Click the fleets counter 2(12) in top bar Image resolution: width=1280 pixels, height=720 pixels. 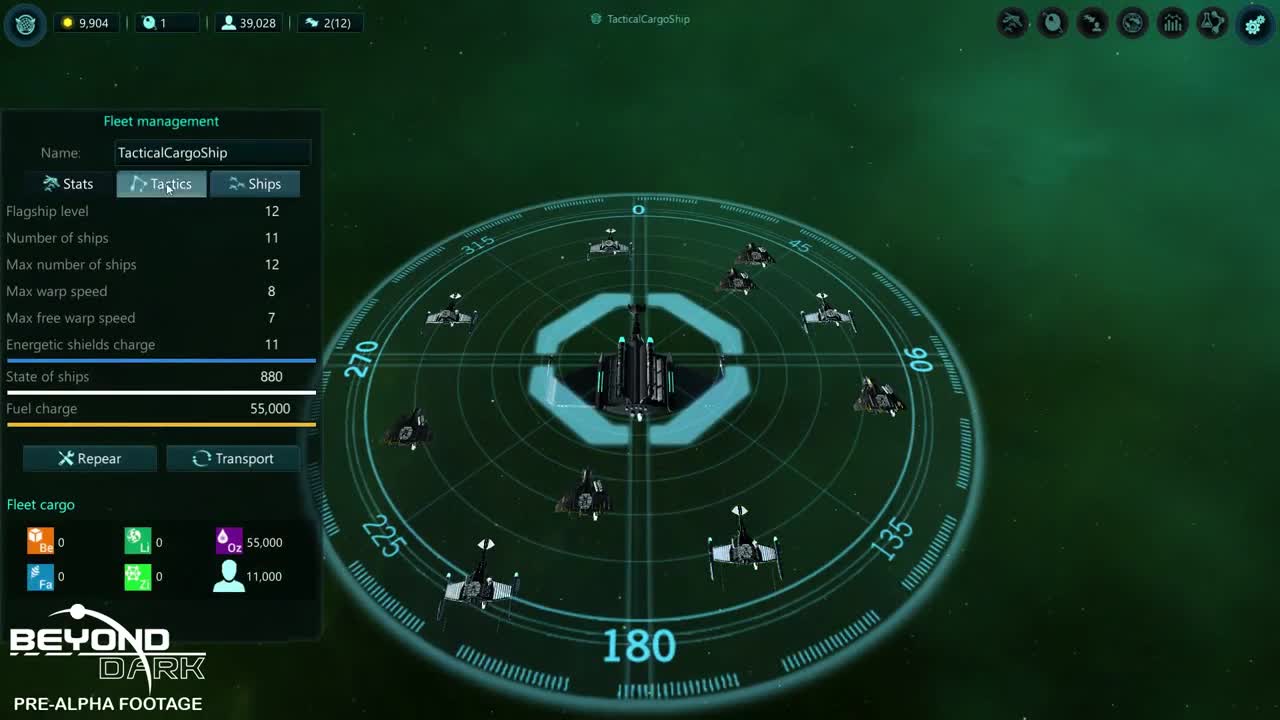click(330, 22)
